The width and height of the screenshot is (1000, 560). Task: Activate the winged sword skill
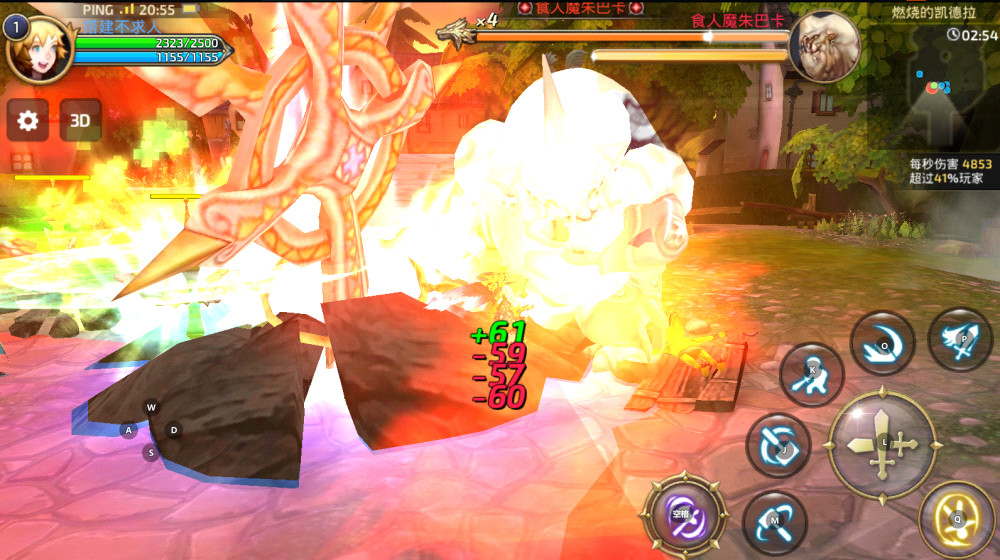pyautogui.click(x=960, y=340)
